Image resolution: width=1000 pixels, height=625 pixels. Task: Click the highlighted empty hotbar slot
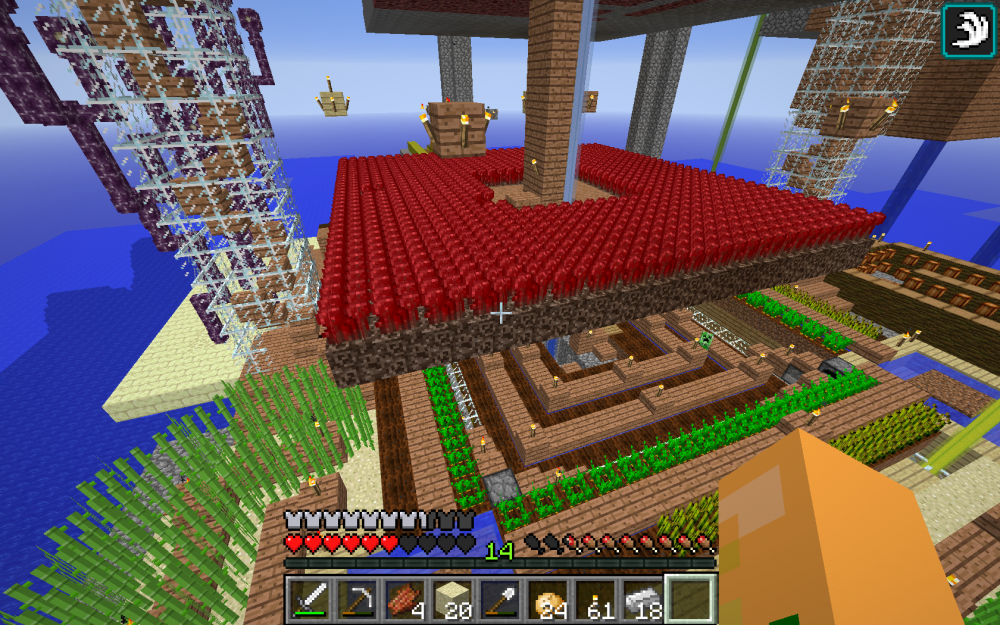coord(690,599)
